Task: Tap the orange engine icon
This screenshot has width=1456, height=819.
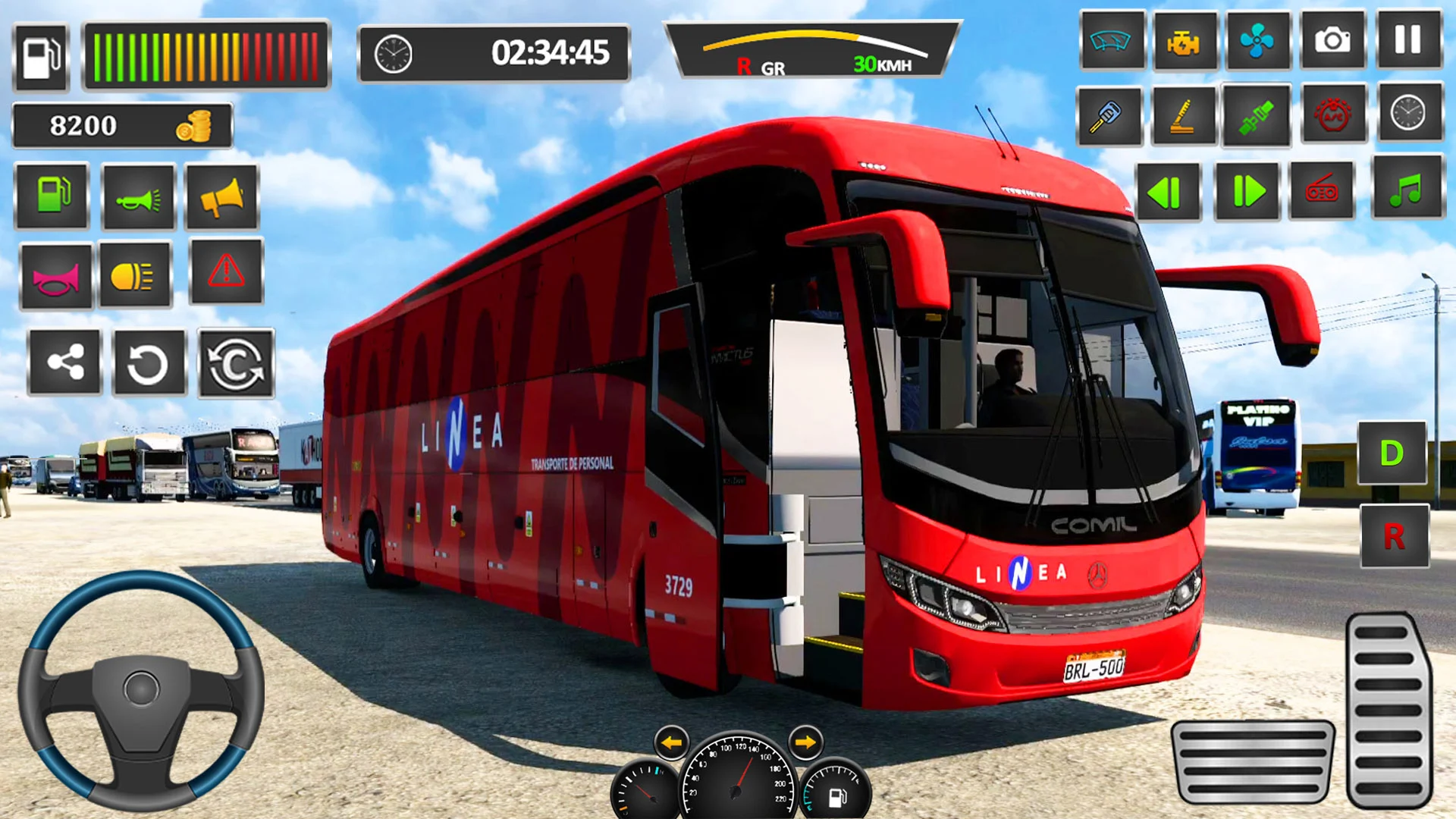Action: tap(1184, 42)
